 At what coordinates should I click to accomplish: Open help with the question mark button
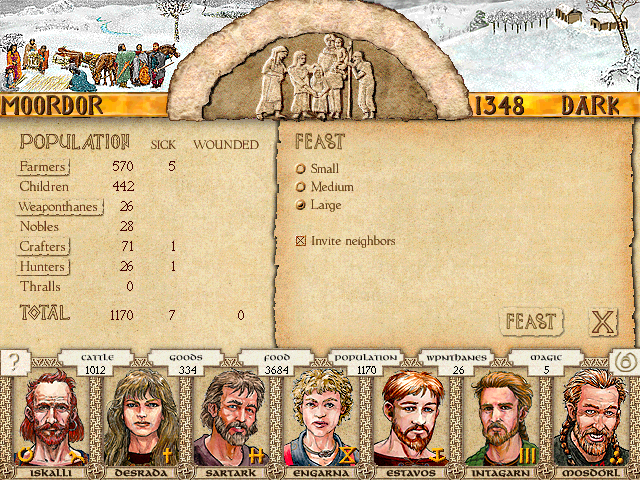tap(13, 362)
